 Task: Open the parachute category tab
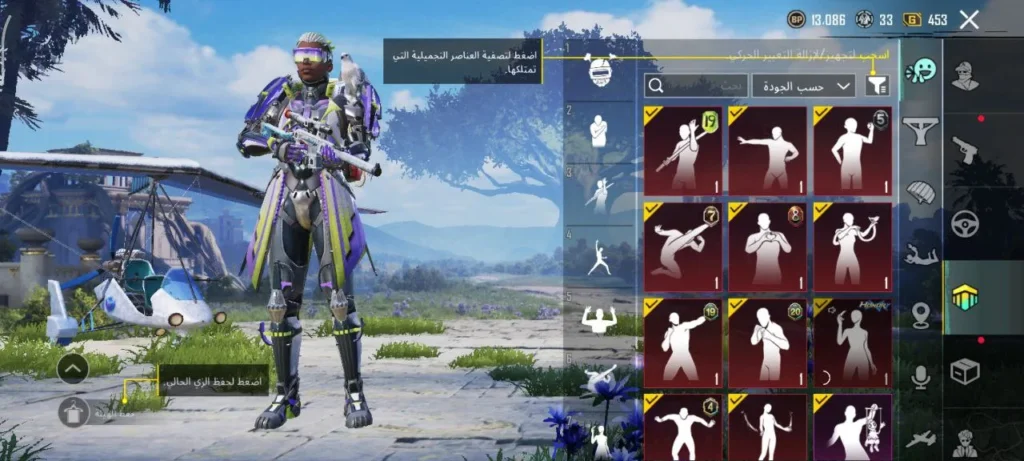tap(920, 191)
